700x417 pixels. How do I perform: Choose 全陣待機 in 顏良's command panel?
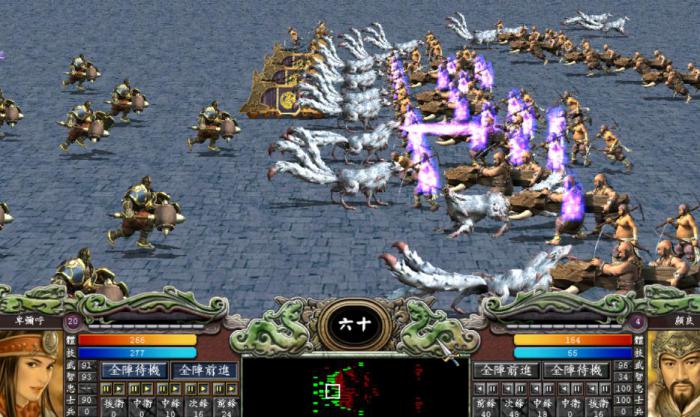pos(575,370)
